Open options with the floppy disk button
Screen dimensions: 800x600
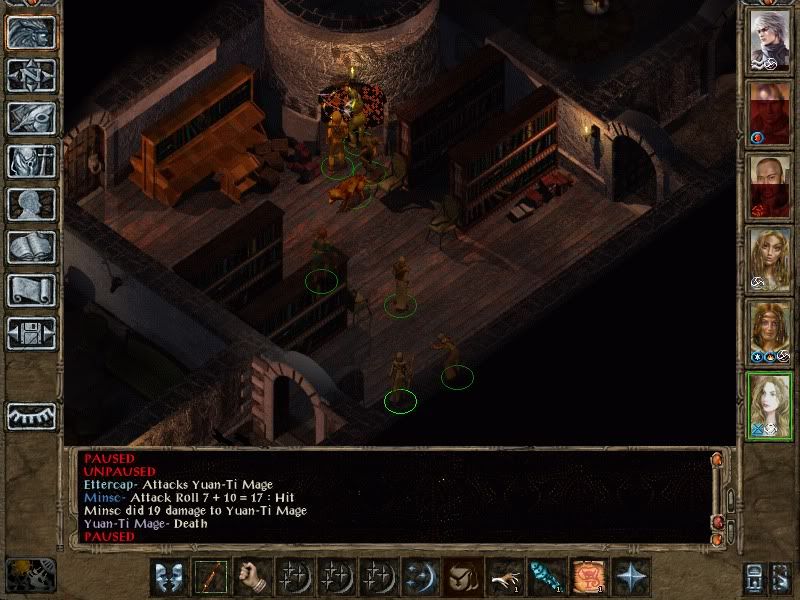point(32,333)
